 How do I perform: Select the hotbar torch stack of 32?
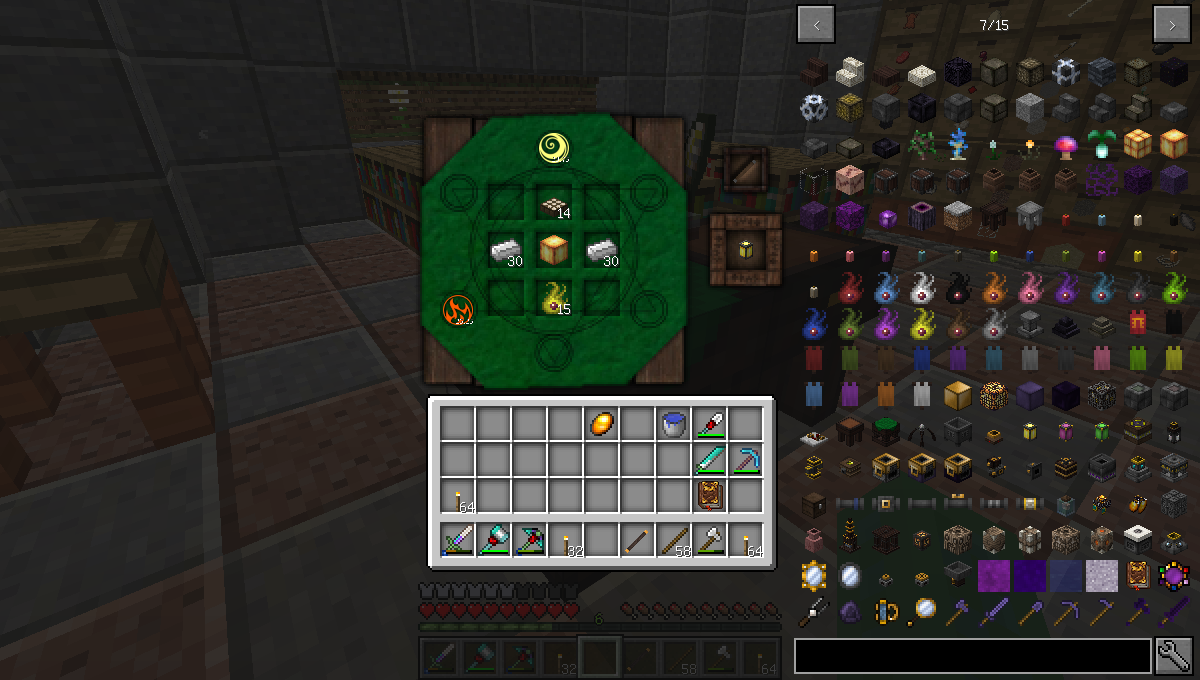(x=566, y=543)
